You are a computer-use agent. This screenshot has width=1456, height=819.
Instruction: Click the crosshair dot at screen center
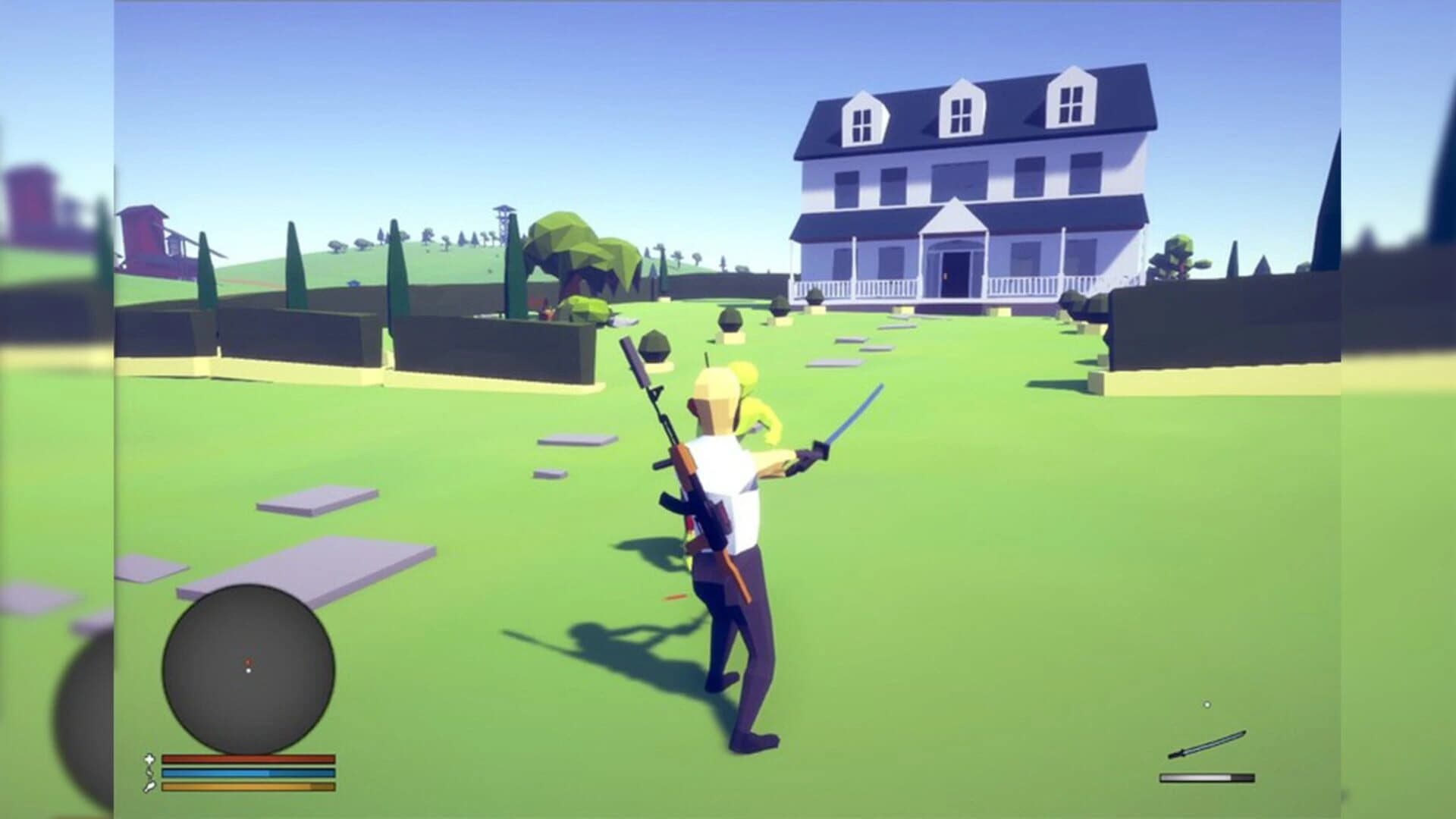(x=728, y=409)
